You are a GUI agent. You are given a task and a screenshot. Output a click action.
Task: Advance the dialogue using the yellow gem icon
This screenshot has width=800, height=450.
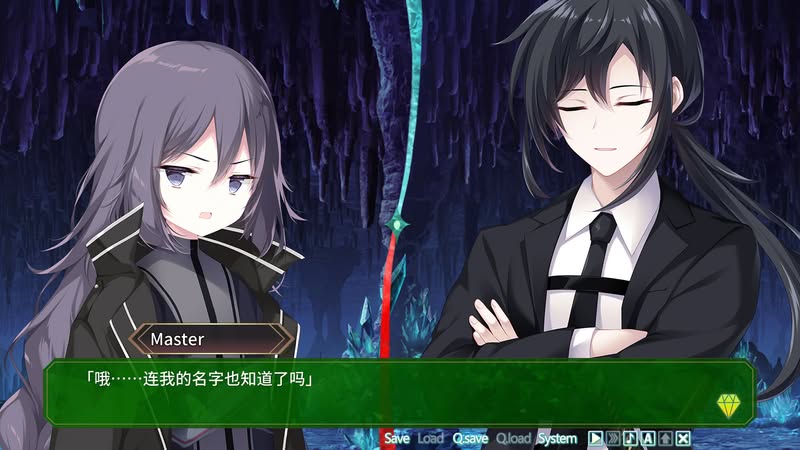coord(727,405)
